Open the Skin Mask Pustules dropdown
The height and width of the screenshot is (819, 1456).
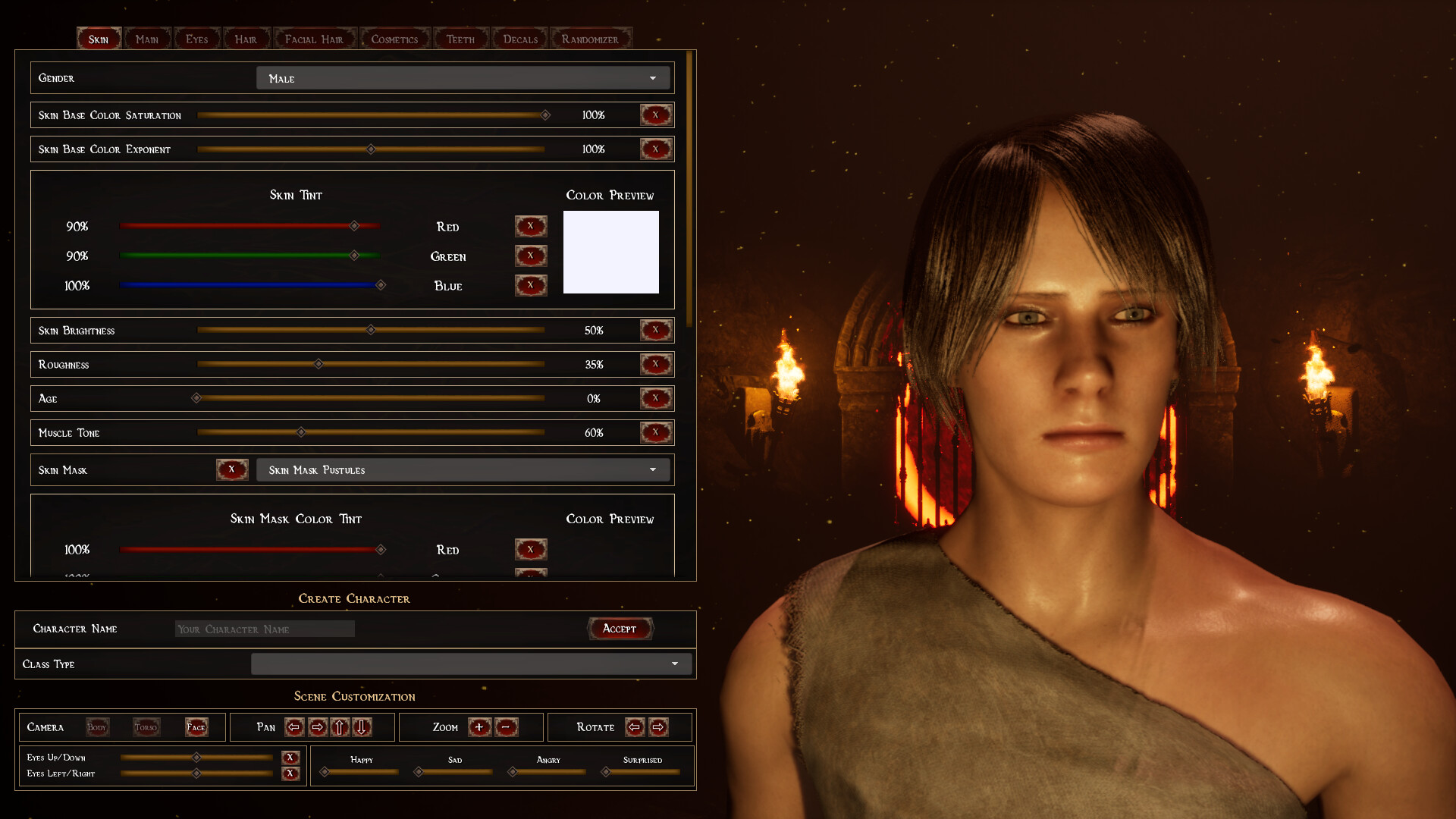[x=463, y=469]
